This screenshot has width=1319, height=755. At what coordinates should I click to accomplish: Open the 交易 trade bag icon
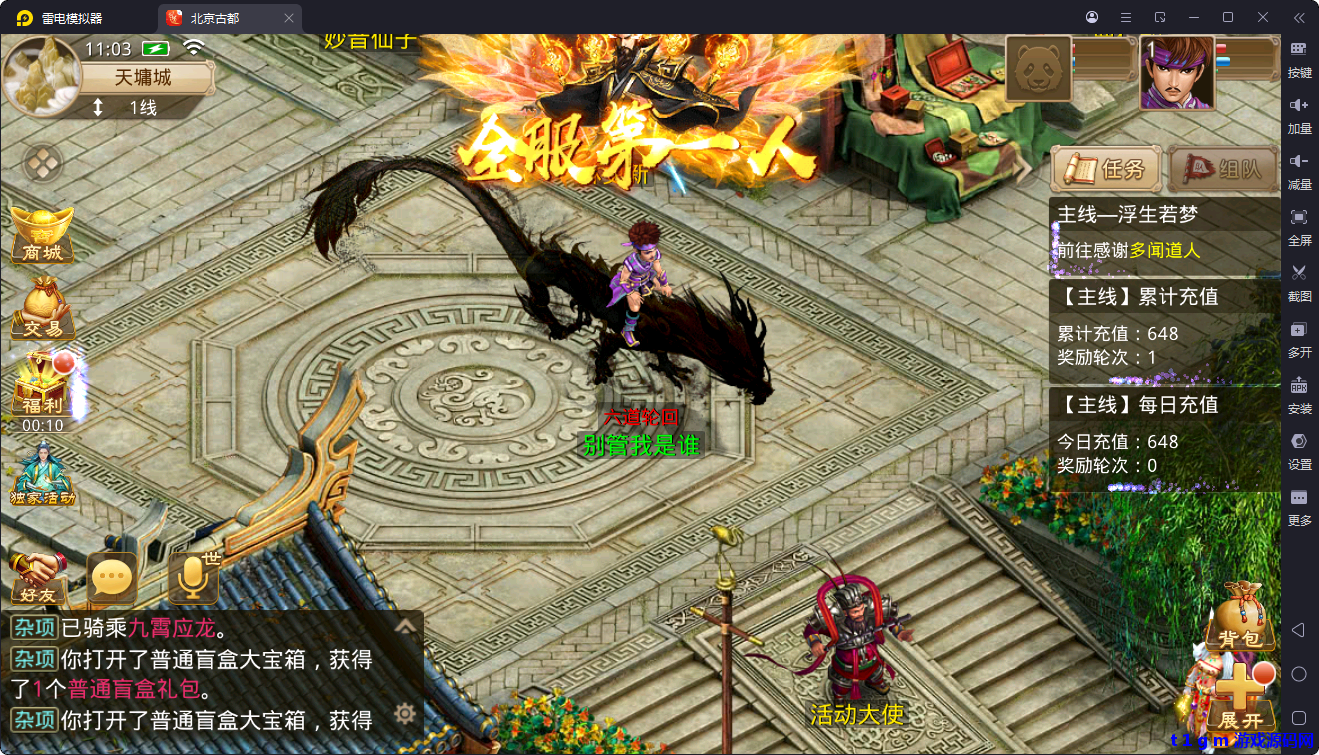(42, 308)
